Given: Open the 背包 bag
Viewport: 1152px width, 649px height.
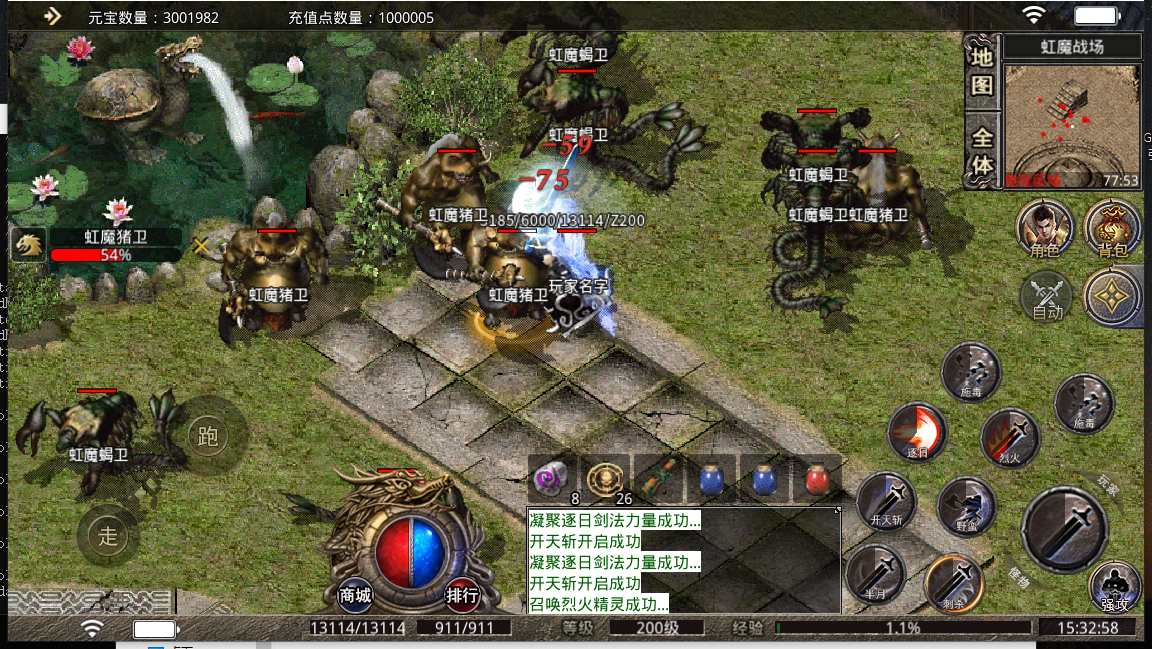Looking at the screenshot, I should click(x=1112, y=227).
